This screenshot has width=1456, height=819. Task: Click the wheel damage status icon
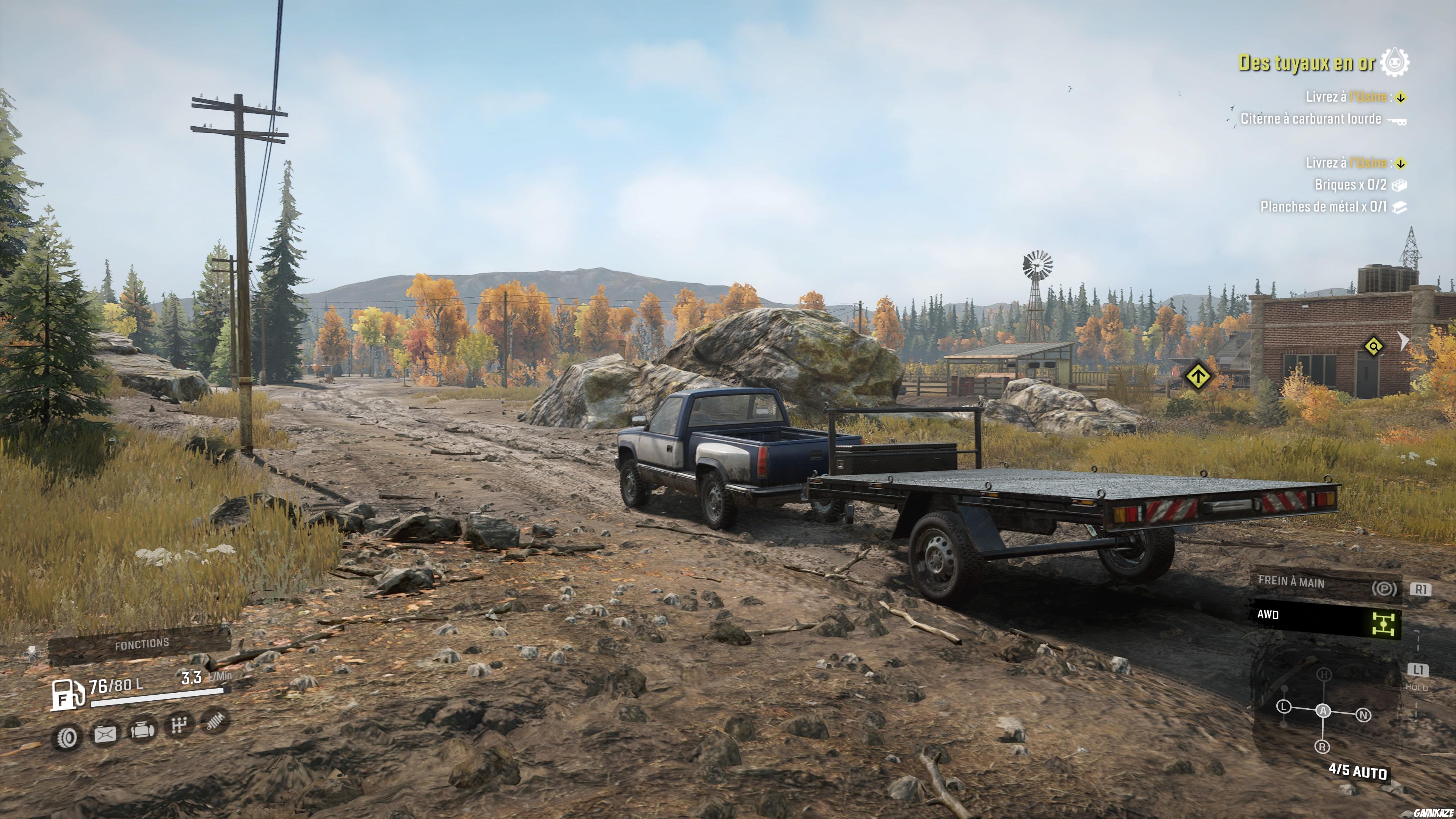[67, 737]
